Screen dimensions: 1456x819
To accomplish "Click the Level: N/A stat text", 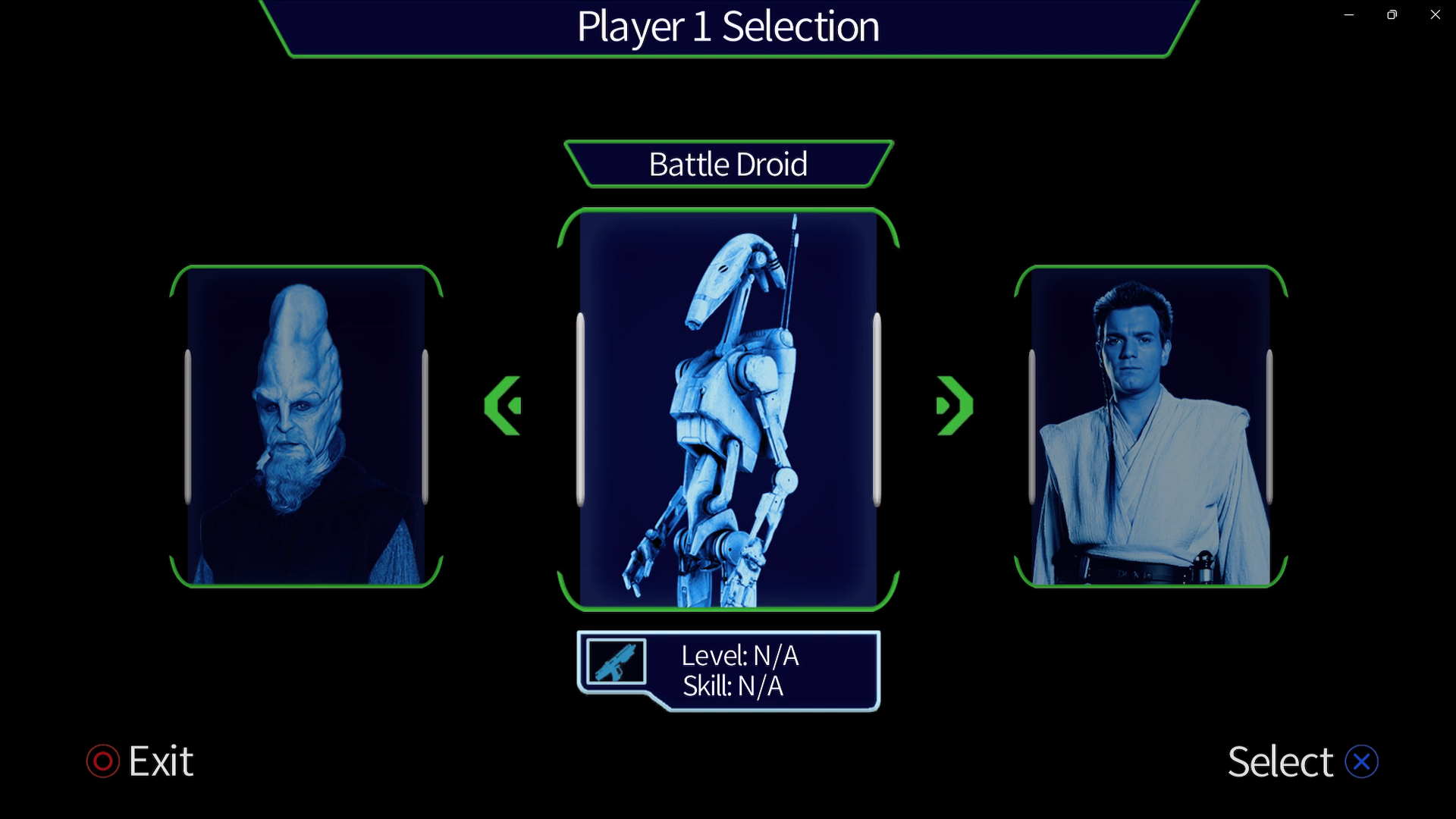I will 741,655.
